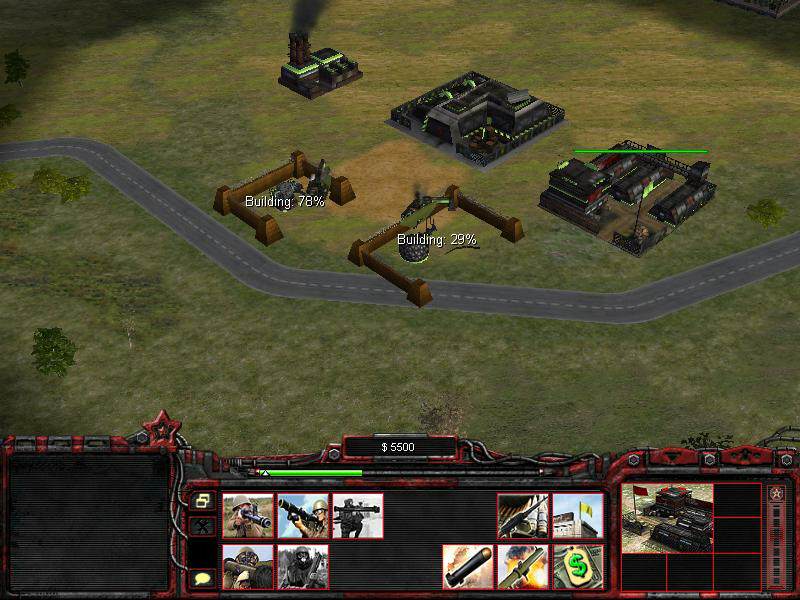This screenshot has height=600, width=800.
Task: Pick the exploding rocket upgrade icon
Action: 522,567
